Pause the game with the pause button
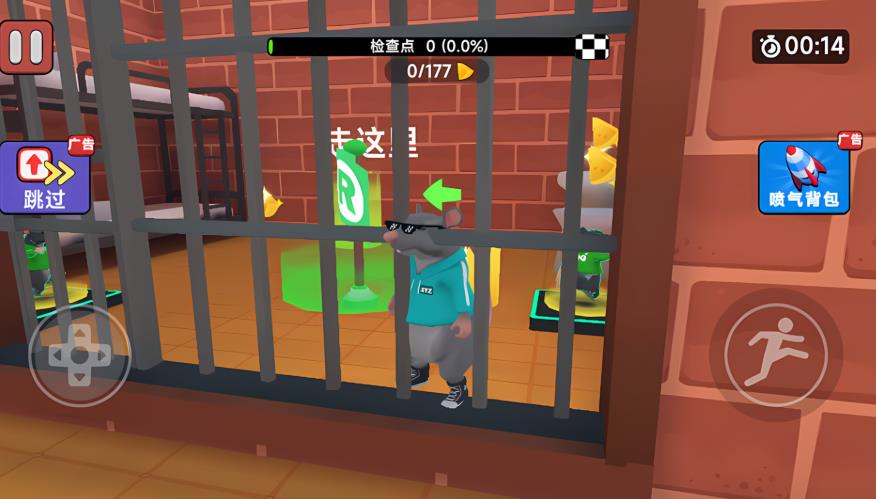Image resolution: width=876 pixels, height=499 pixels. (x=27, y=47)
